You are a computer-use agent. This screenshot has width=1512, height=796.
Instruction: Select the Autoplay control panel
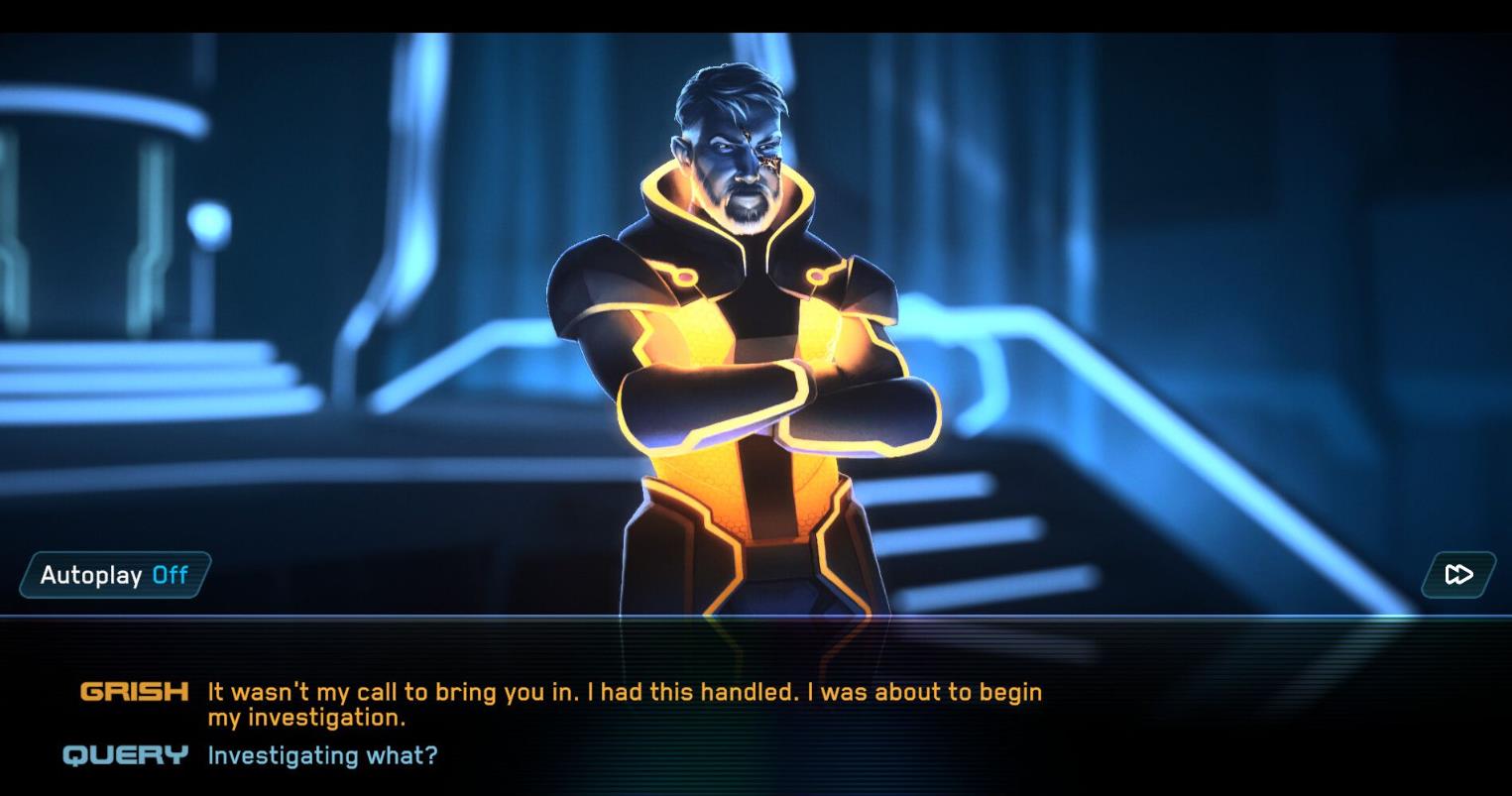[112, 574]
